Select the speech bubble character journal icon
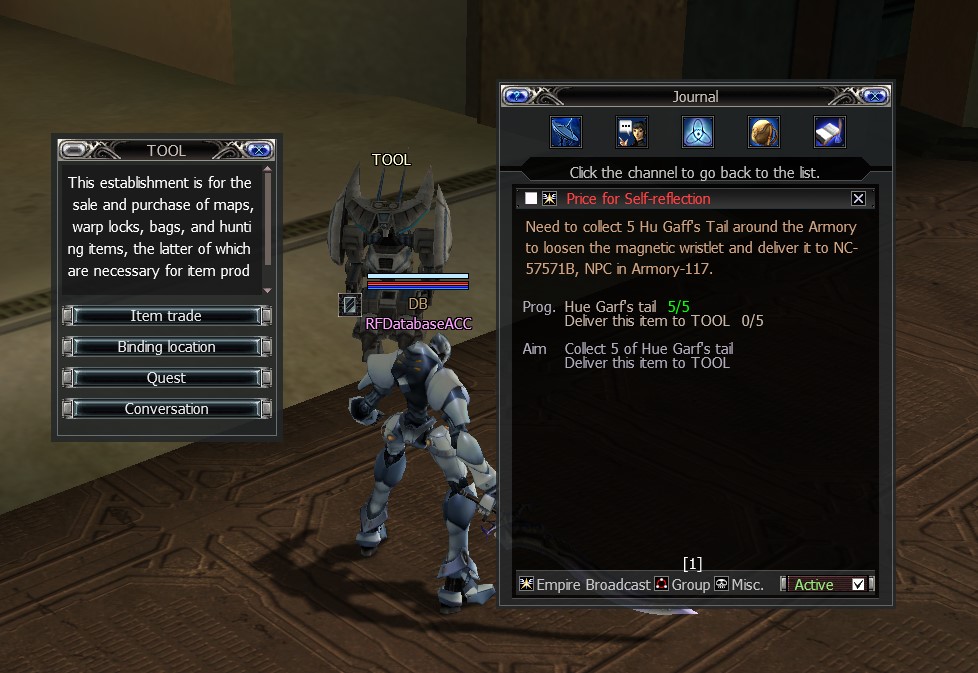 tap(631, 132)
